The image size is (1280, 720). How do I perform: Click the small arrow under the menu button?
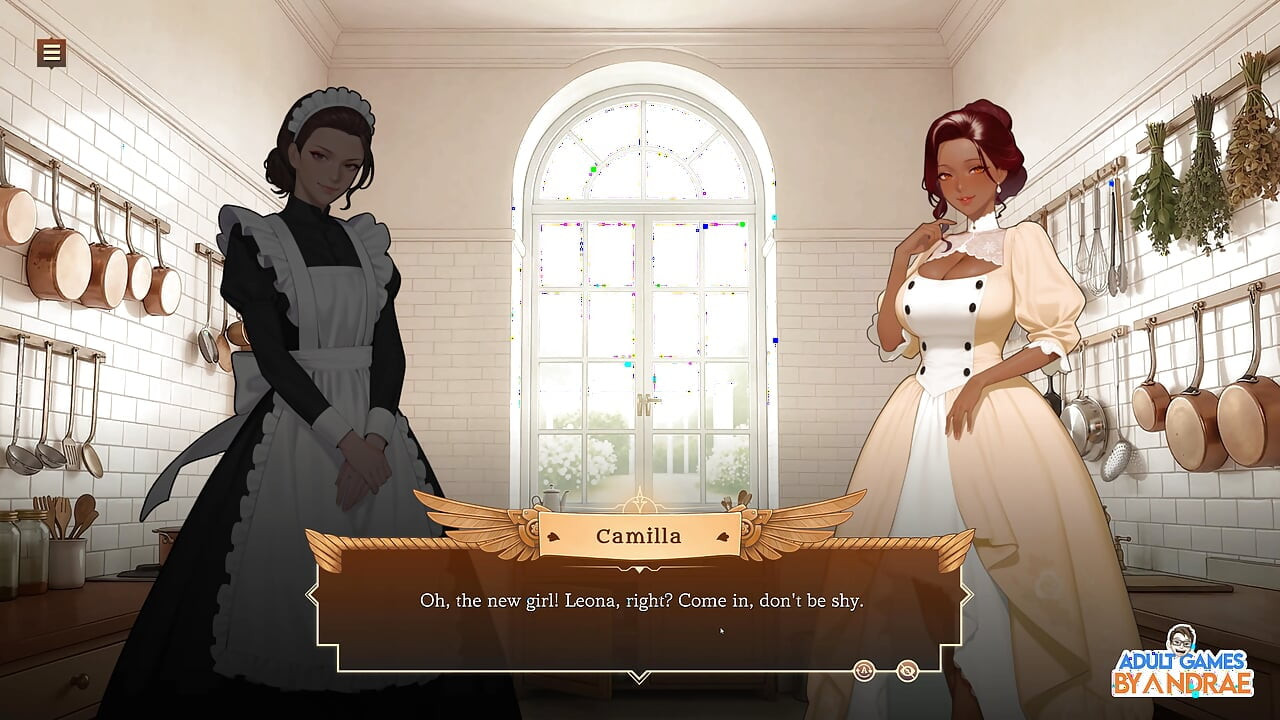click(51, 68)
